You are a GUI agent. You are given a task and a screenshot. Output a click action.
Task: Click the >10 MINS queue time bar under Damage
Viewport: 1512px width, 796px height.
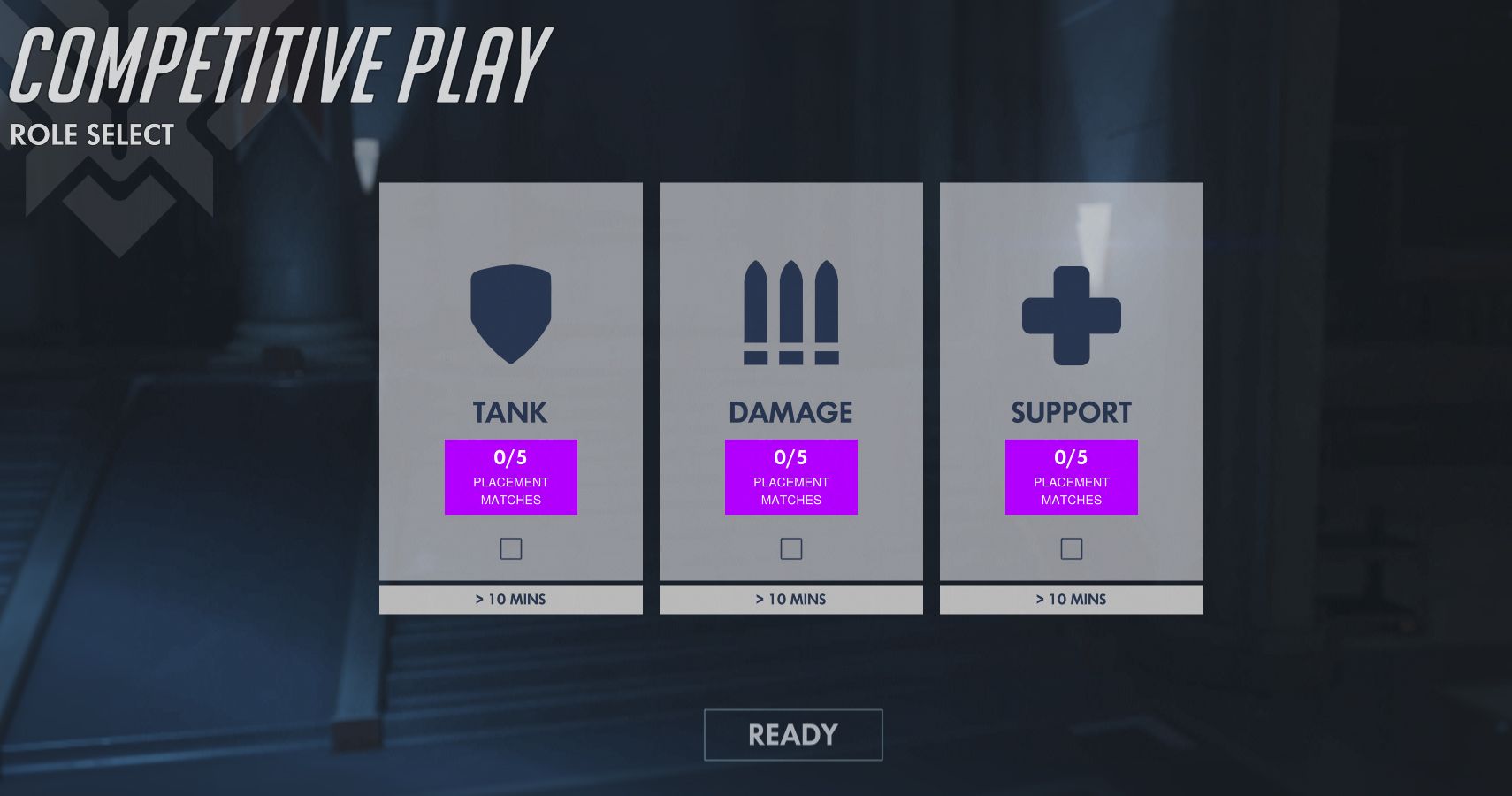[791, 599]
